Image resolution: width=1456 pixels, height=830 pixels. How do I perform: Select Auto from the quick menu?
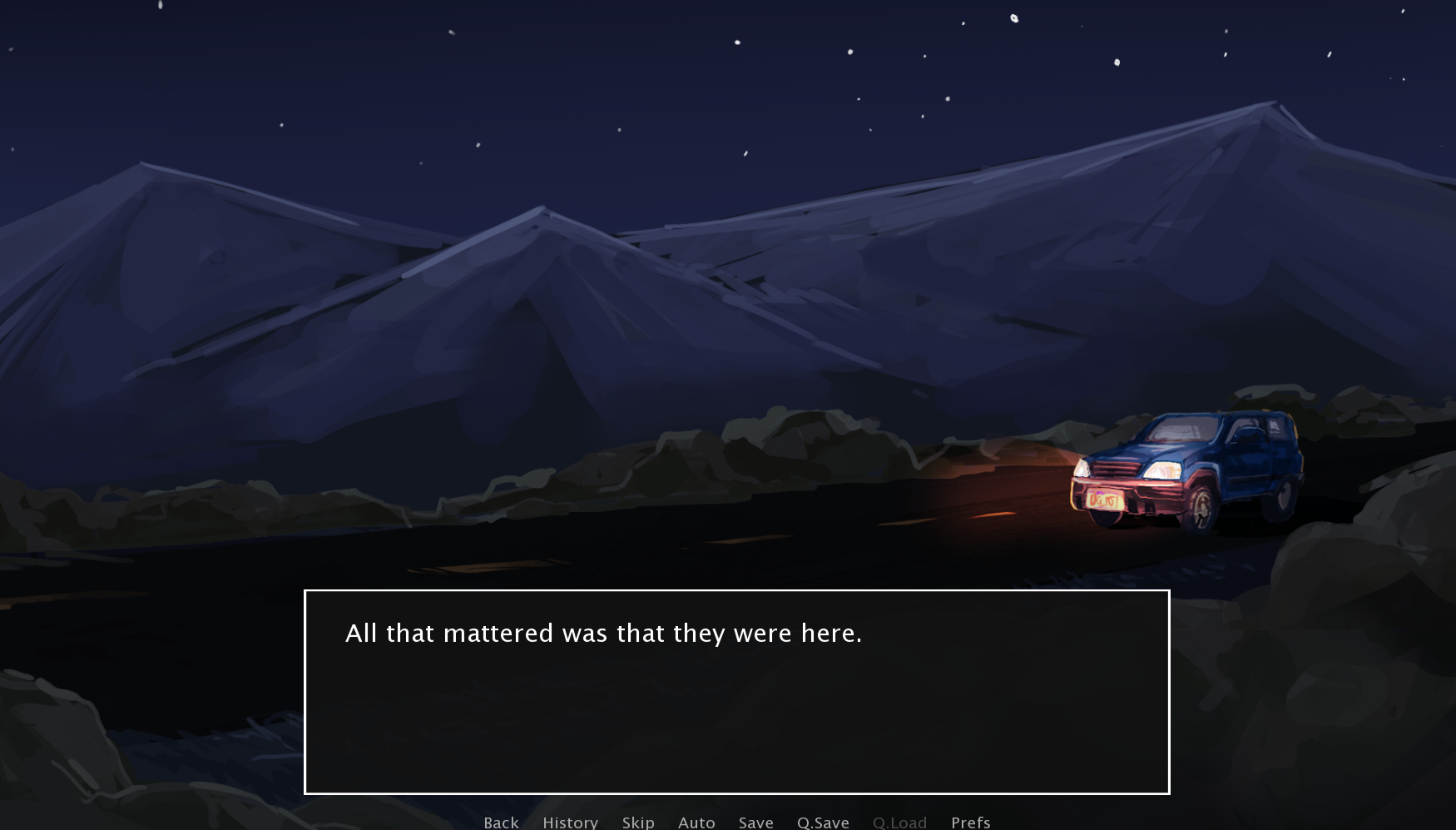[696, 823]
